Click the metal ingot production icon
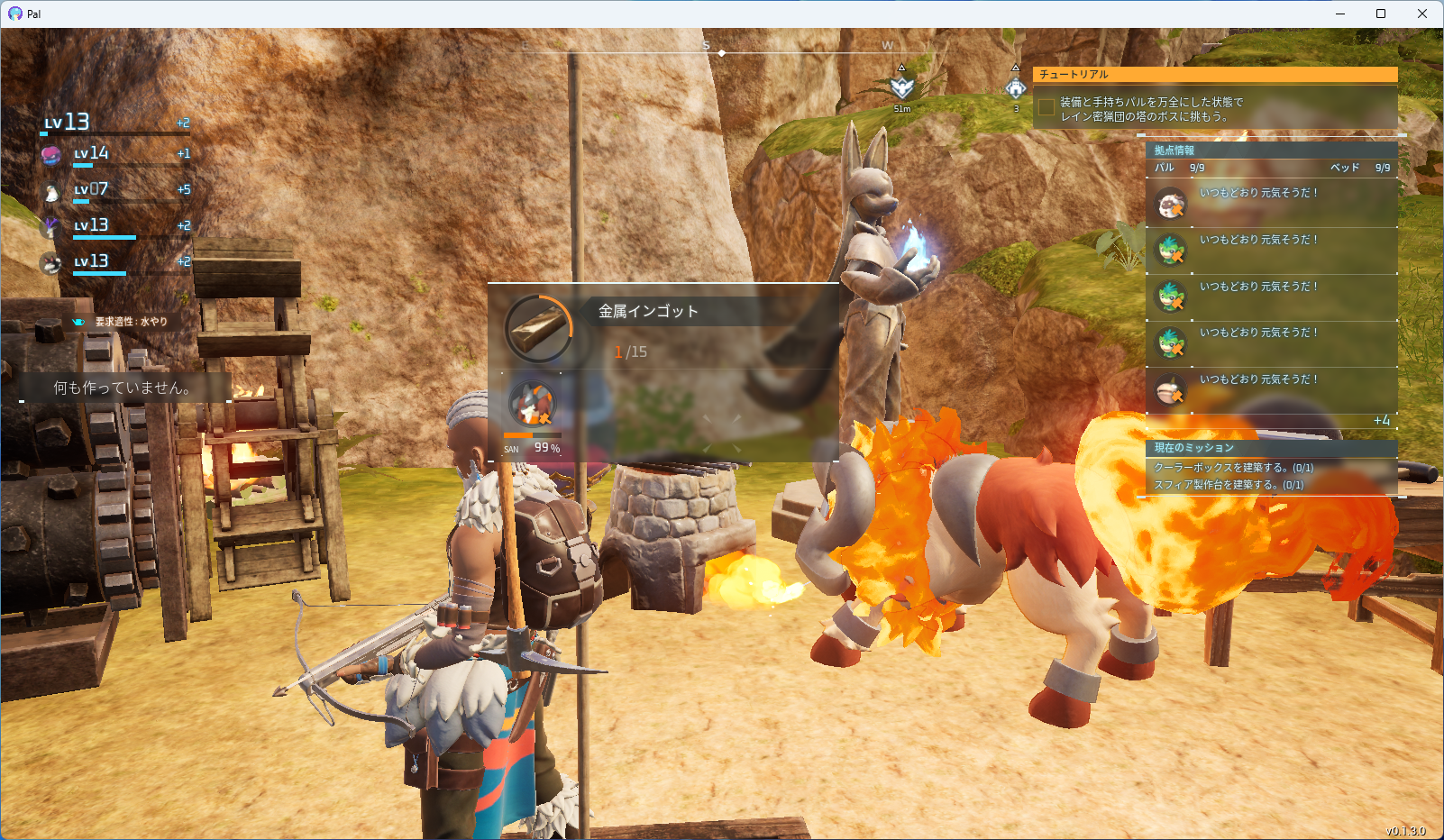The image size is (1444, 840). (539, 328)
